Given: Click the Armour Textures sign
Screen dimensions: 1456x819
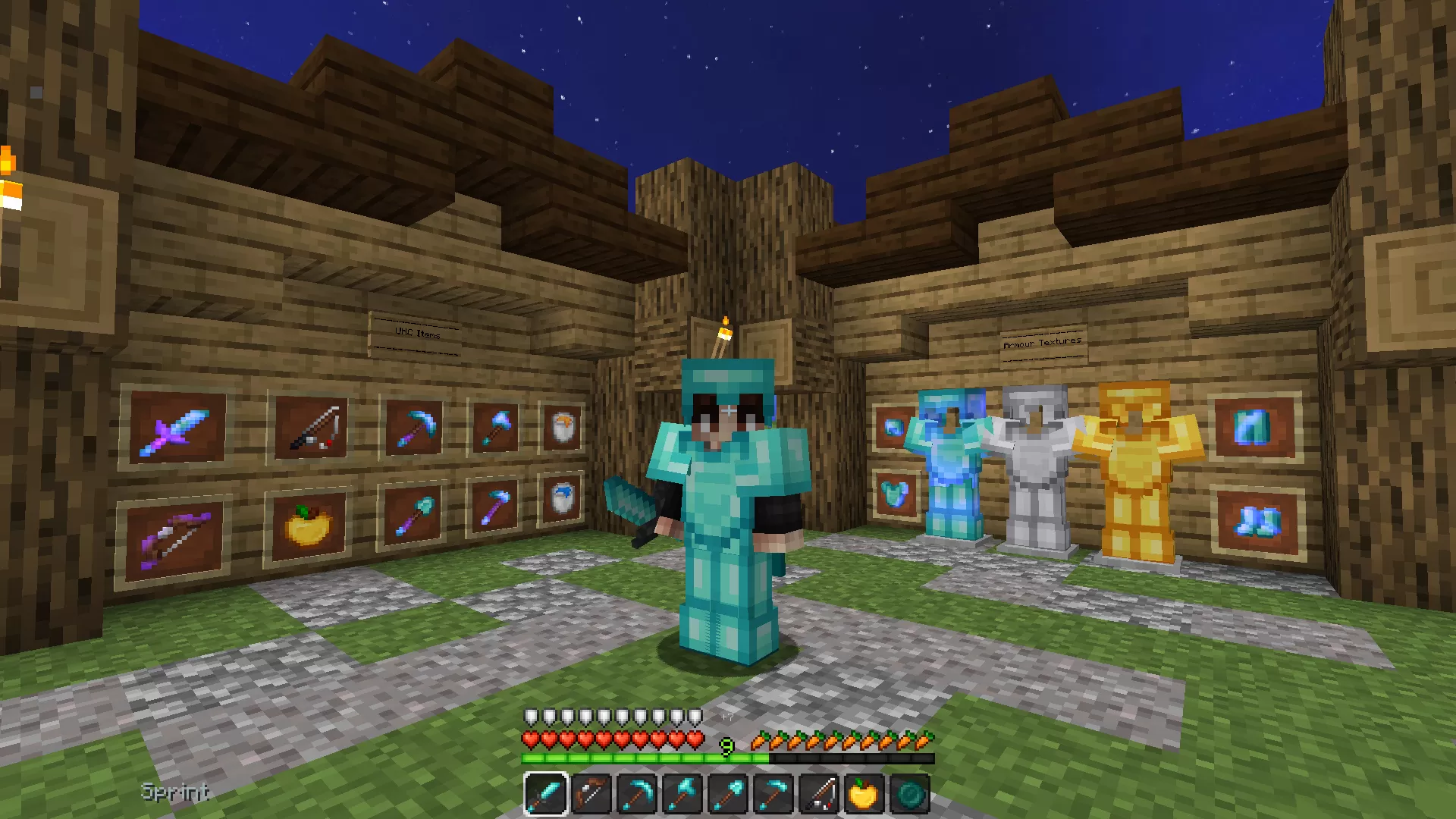Looking at the screenshot, I should click(1043, 342).
